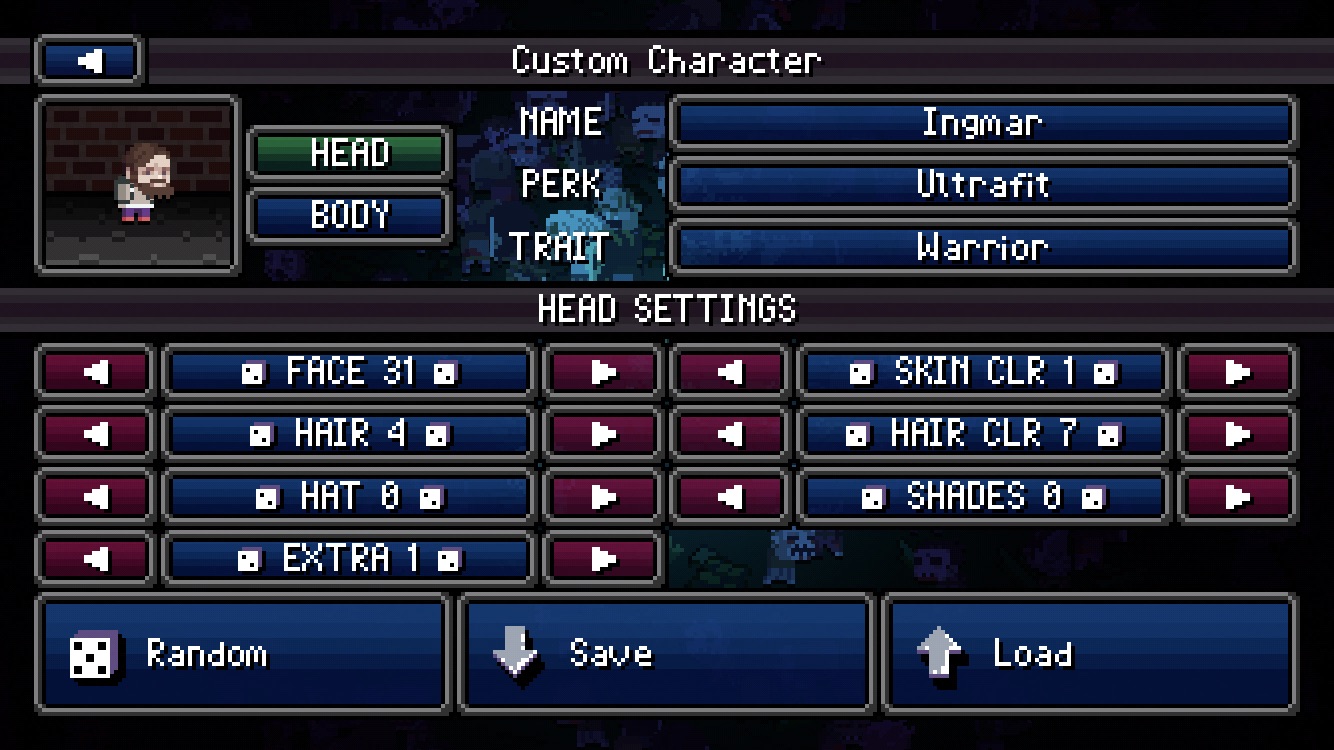Change the Warrior trait

click(x=982, y=247)
